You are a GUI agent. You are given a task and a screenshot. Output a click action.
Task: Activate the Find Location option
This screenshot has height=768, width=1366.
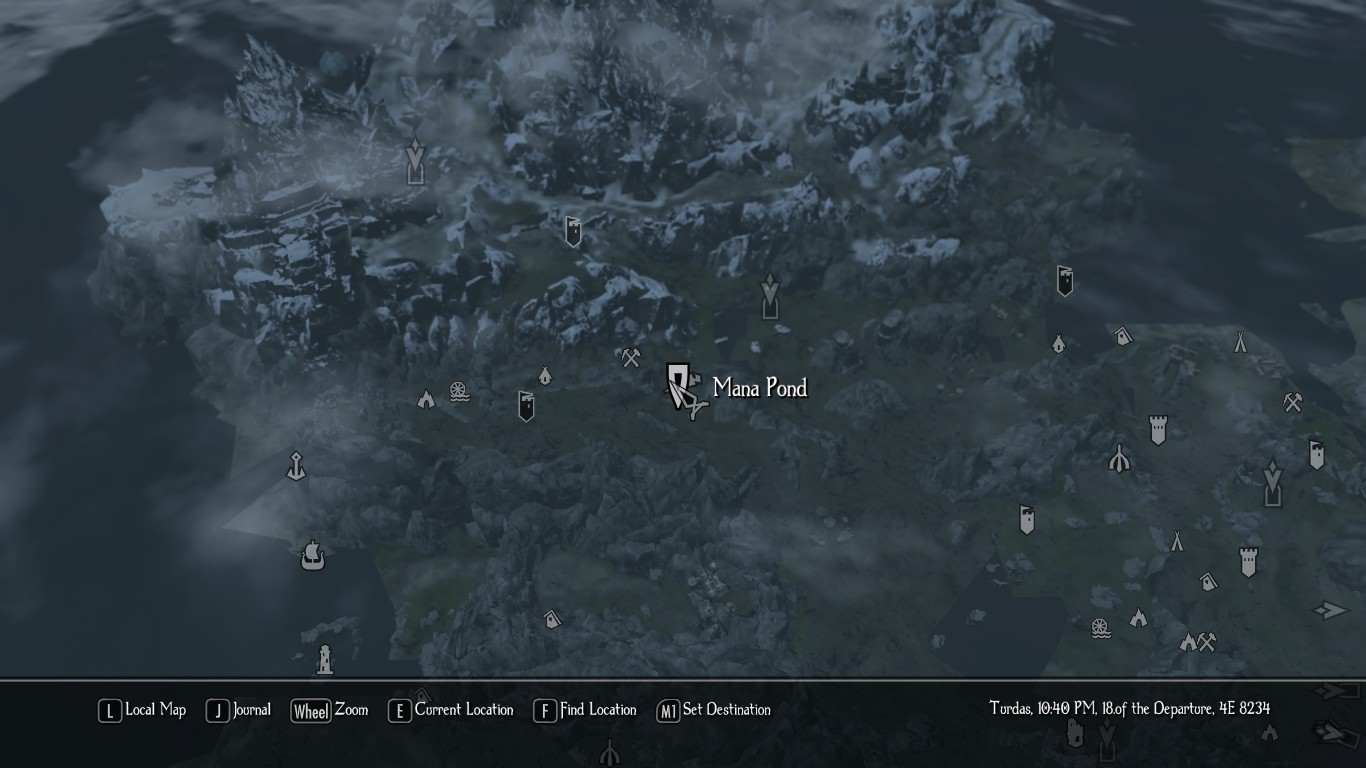click(x=585, y=710)
